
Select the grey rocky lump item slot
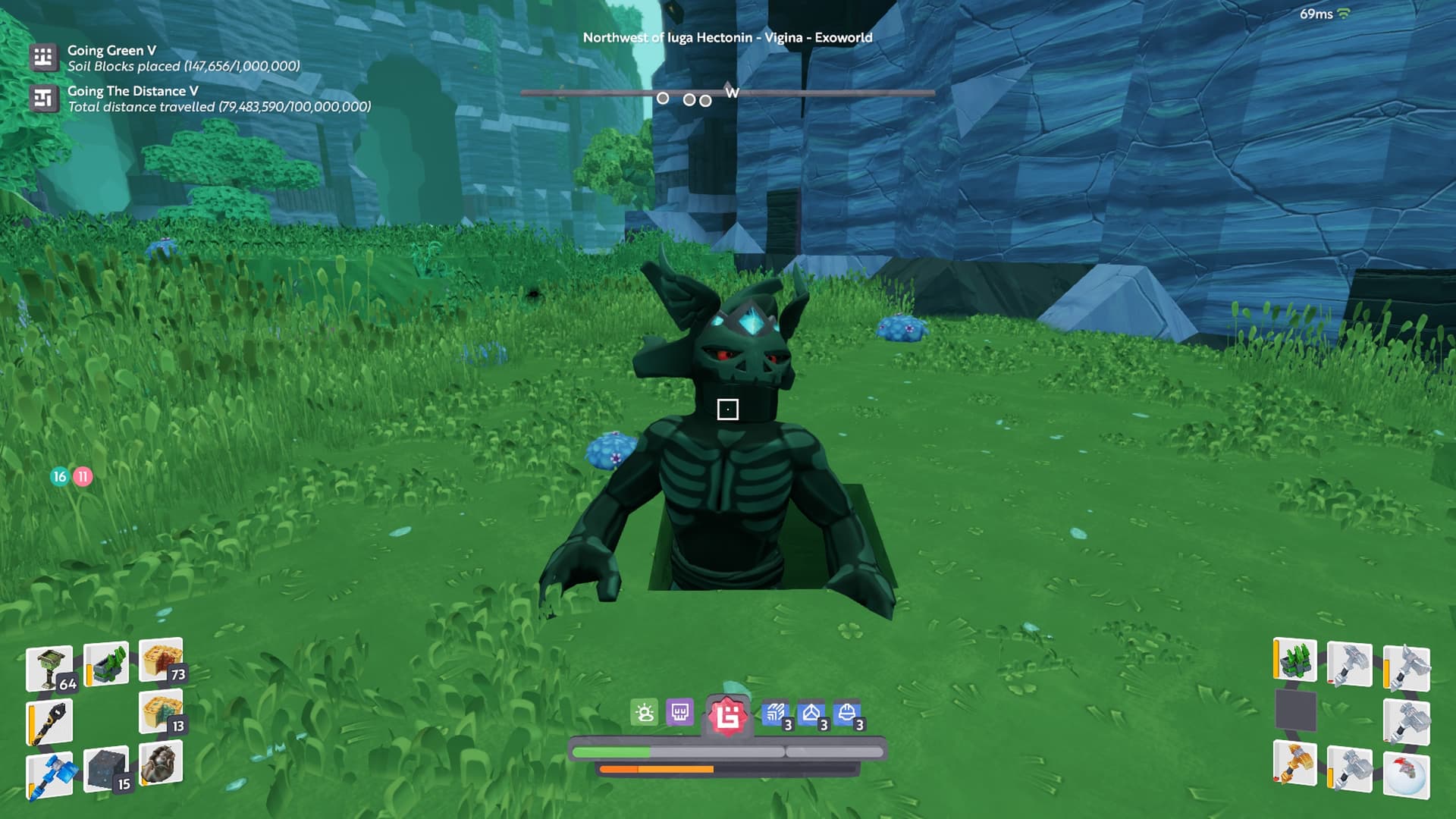[x=161, y=763]
